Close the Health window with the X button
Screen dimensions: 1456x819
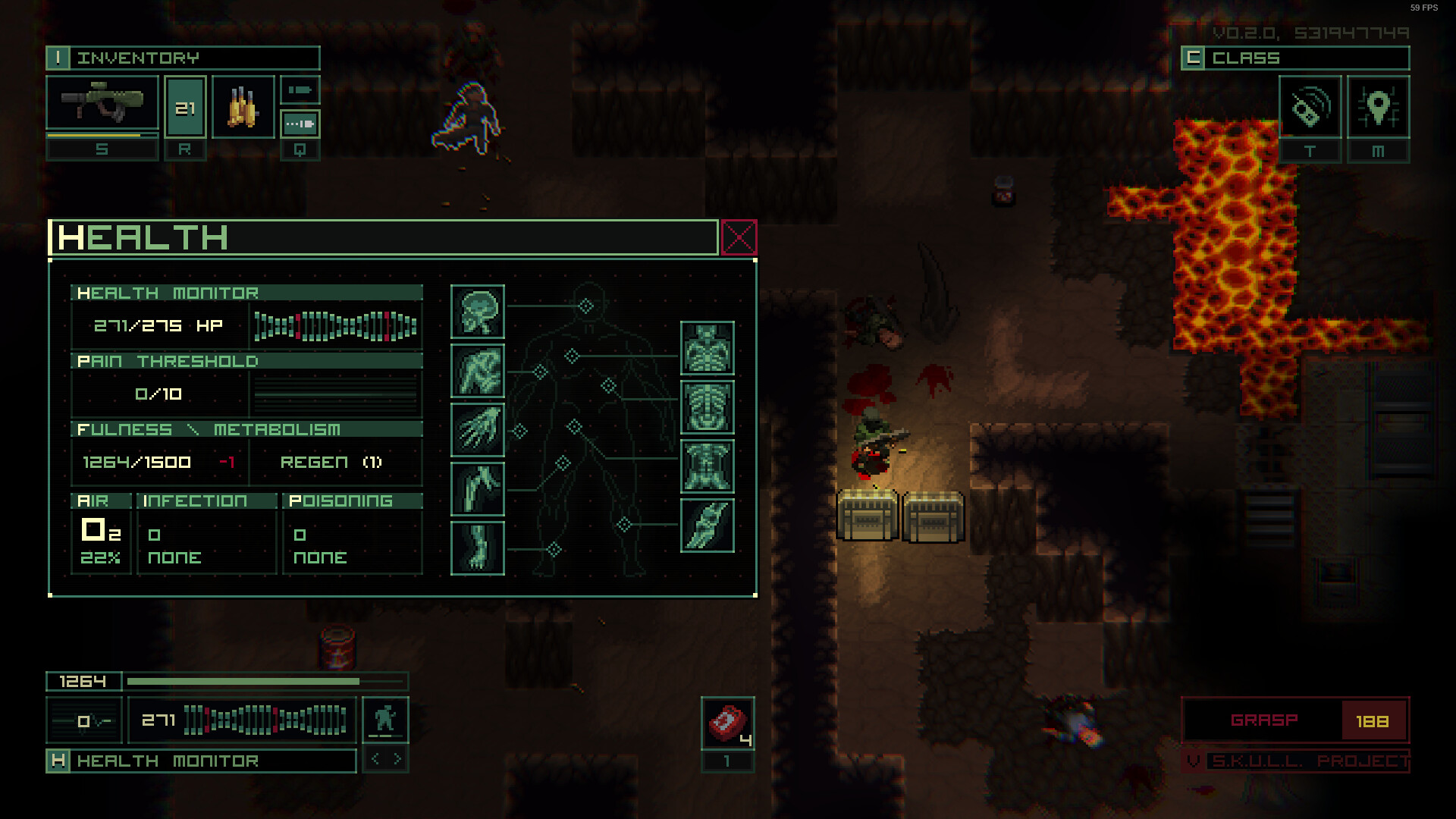pyautogui.click(x=738, y=237)
